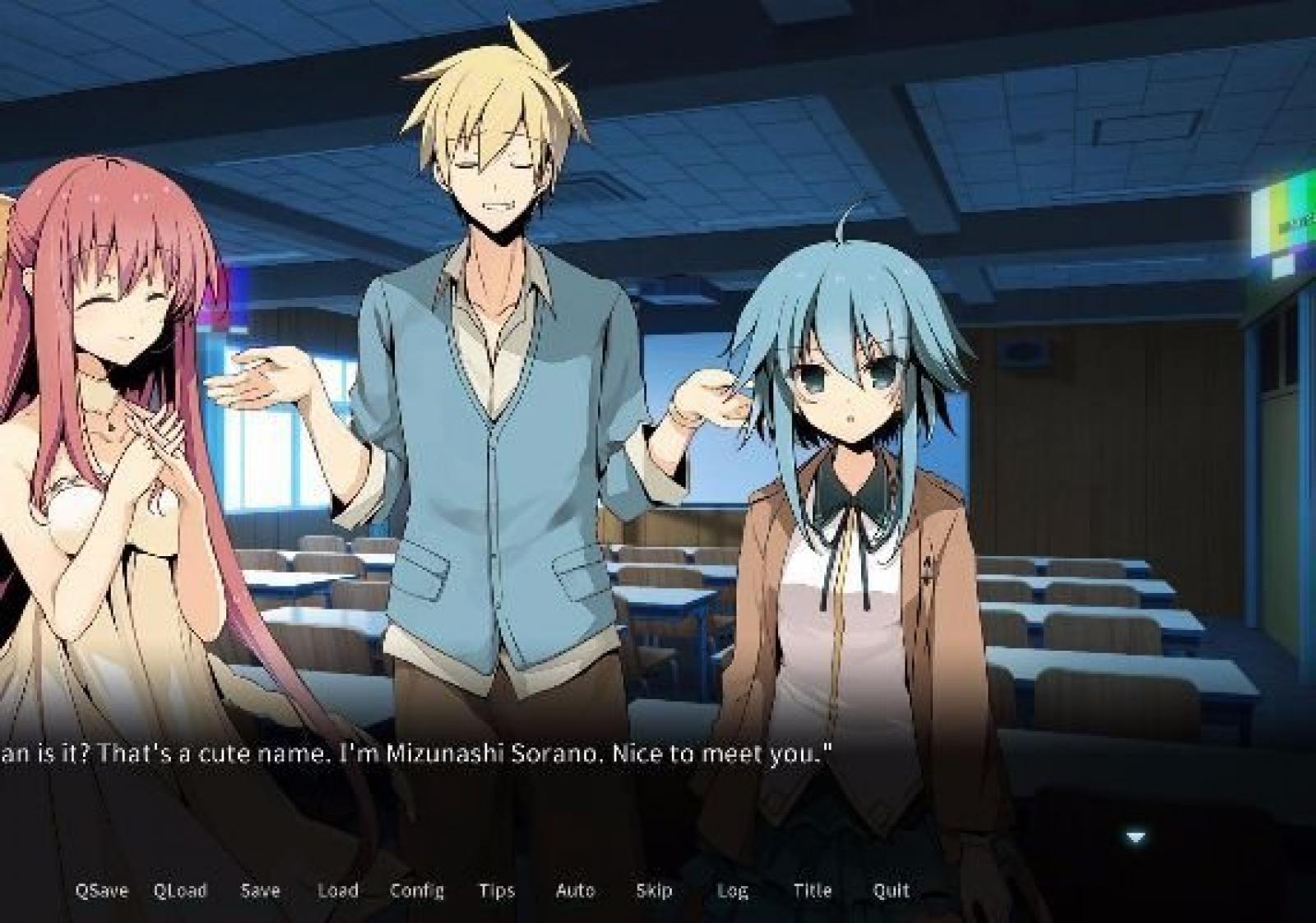Activate Skip mode
Screen dimensions: 1316x923
click(x=654, y=890)
